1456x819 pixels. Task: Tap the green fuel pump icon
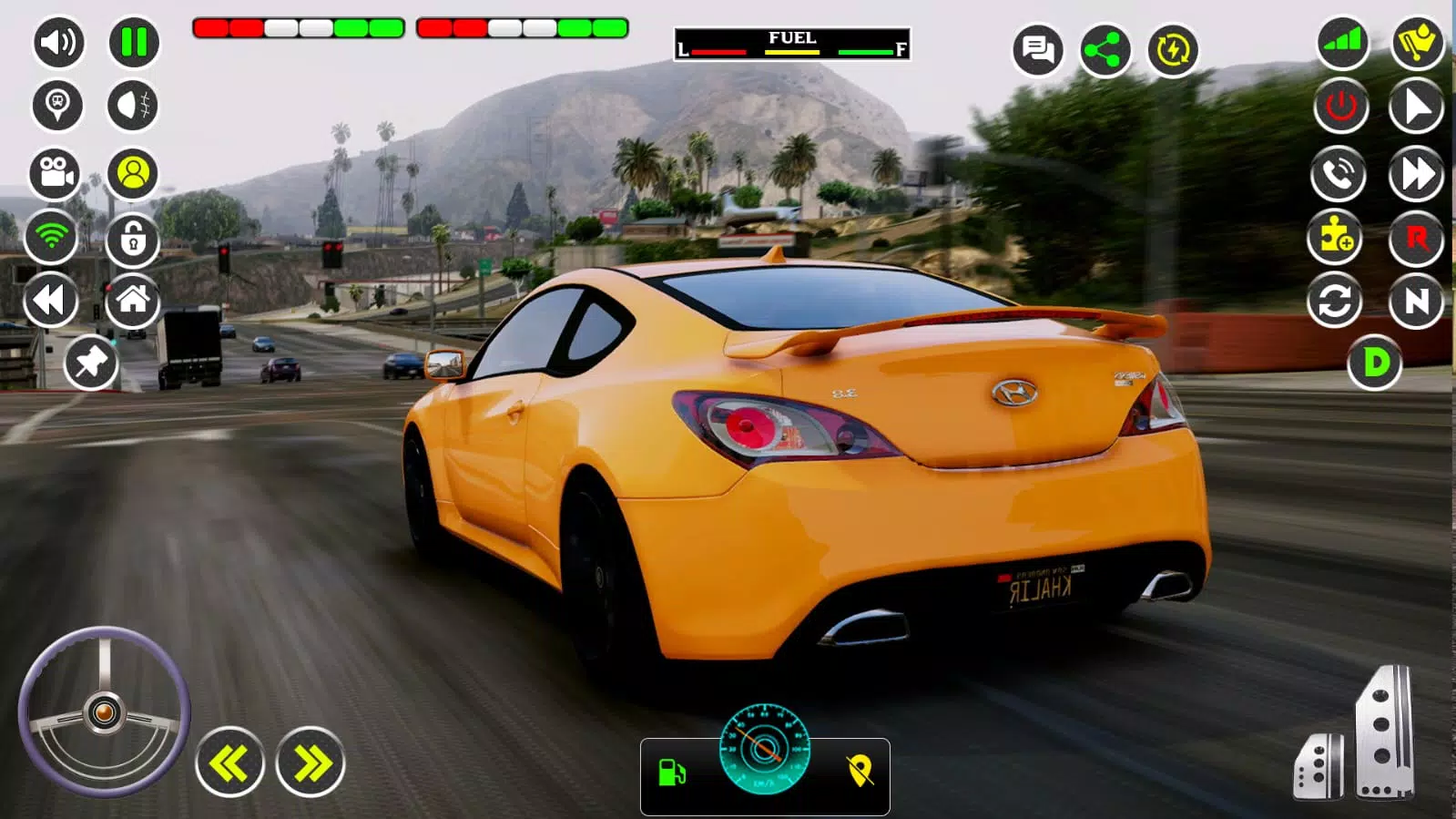pos(672,773)
